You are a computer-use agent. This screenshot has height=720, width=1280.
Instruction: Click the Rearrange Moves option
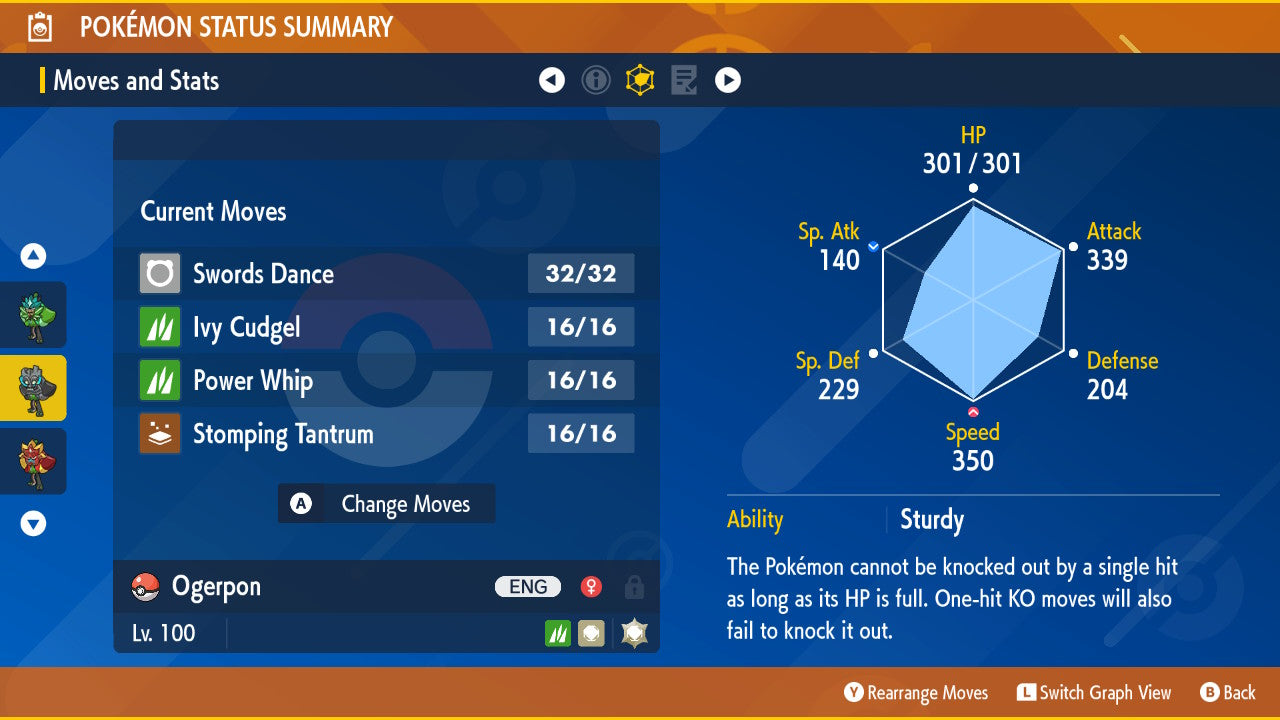(x=916, y=693)
